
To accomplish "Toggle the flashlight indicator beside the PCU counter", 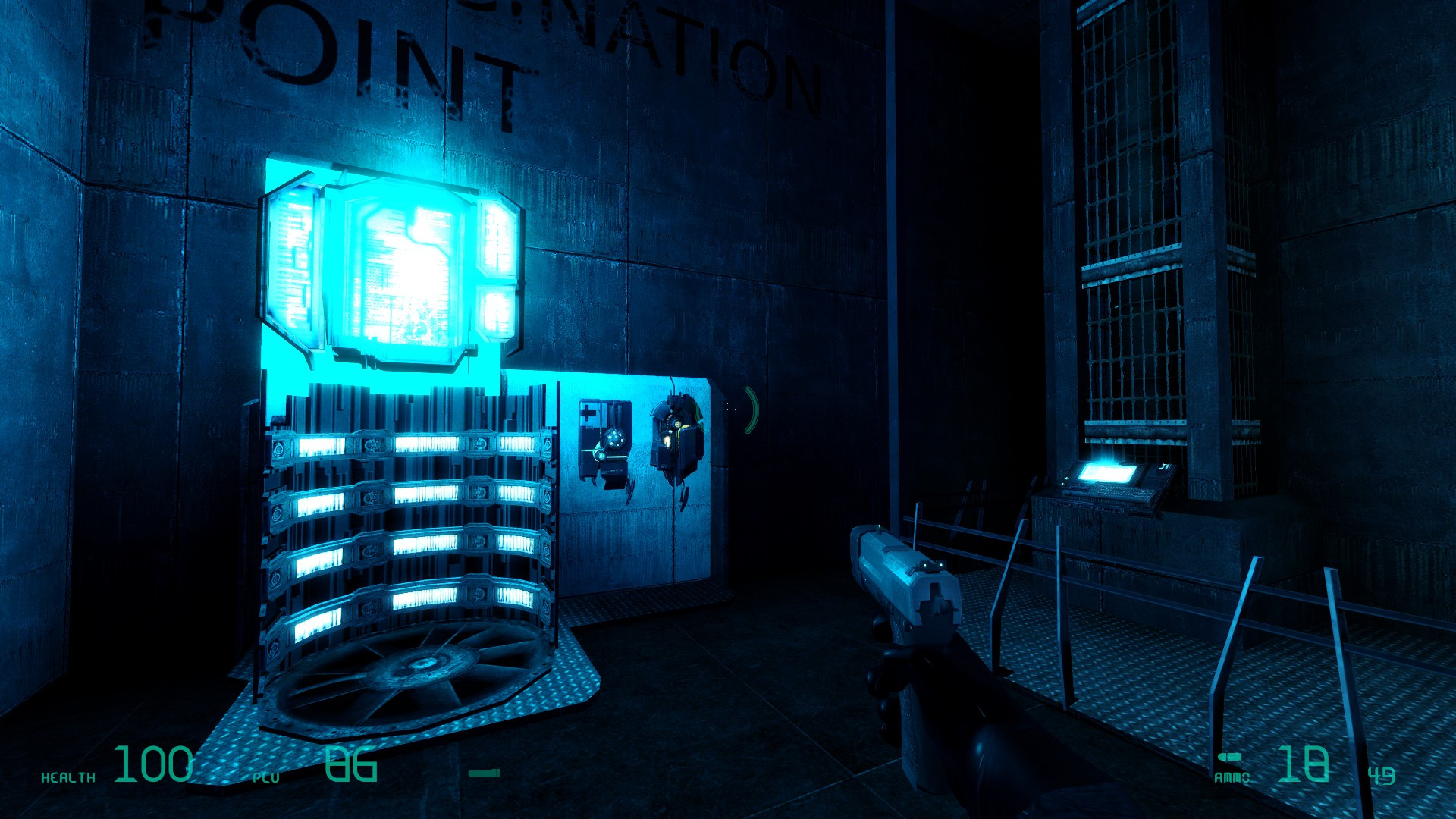I will coord(485,773).
